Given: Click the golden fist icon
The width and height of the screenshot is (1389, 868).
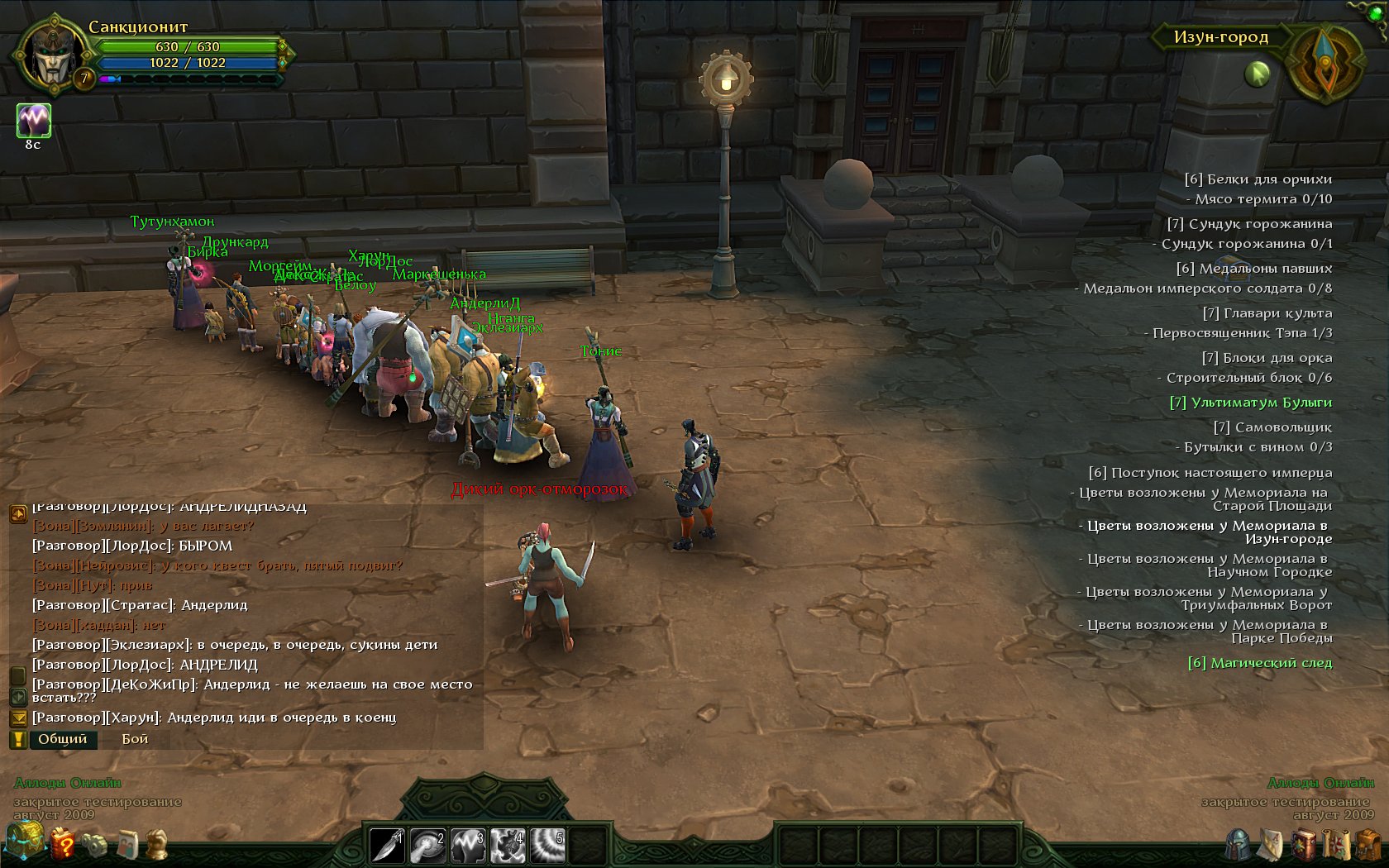Looking at the screenshot, I should (x=157, y=844).
